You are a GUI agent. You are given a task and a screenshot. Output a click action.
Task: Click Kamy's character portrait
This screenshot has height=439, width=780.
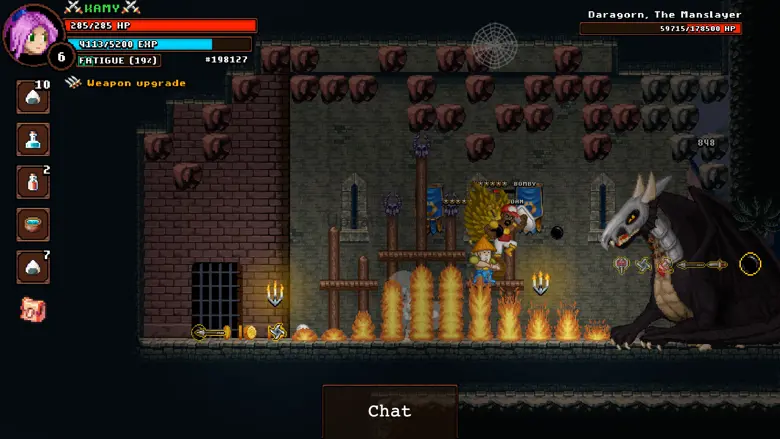click(32, 34)
